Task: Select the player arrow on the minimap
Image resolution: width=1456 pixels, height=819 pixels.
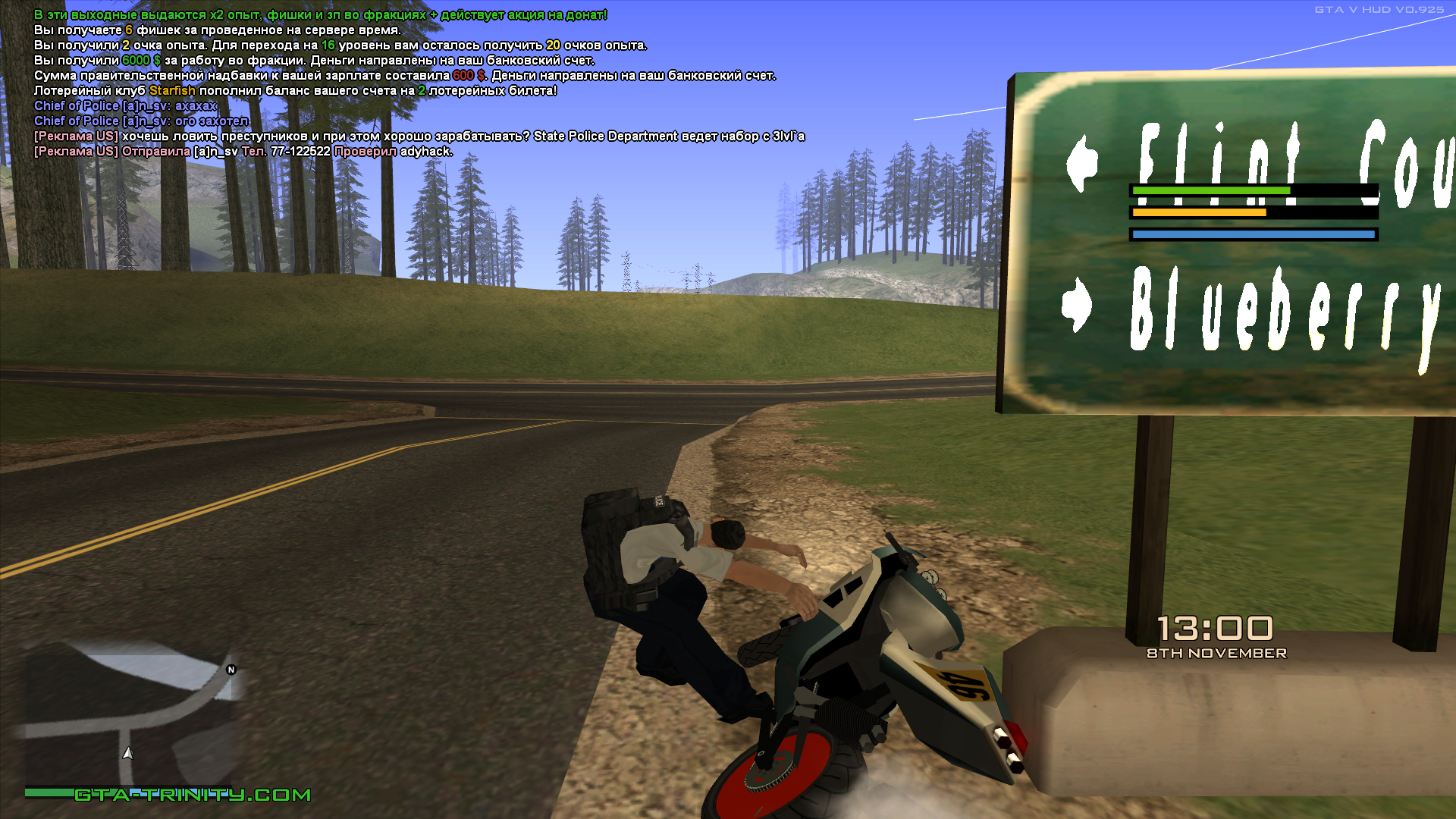Action: pos(128,753)
